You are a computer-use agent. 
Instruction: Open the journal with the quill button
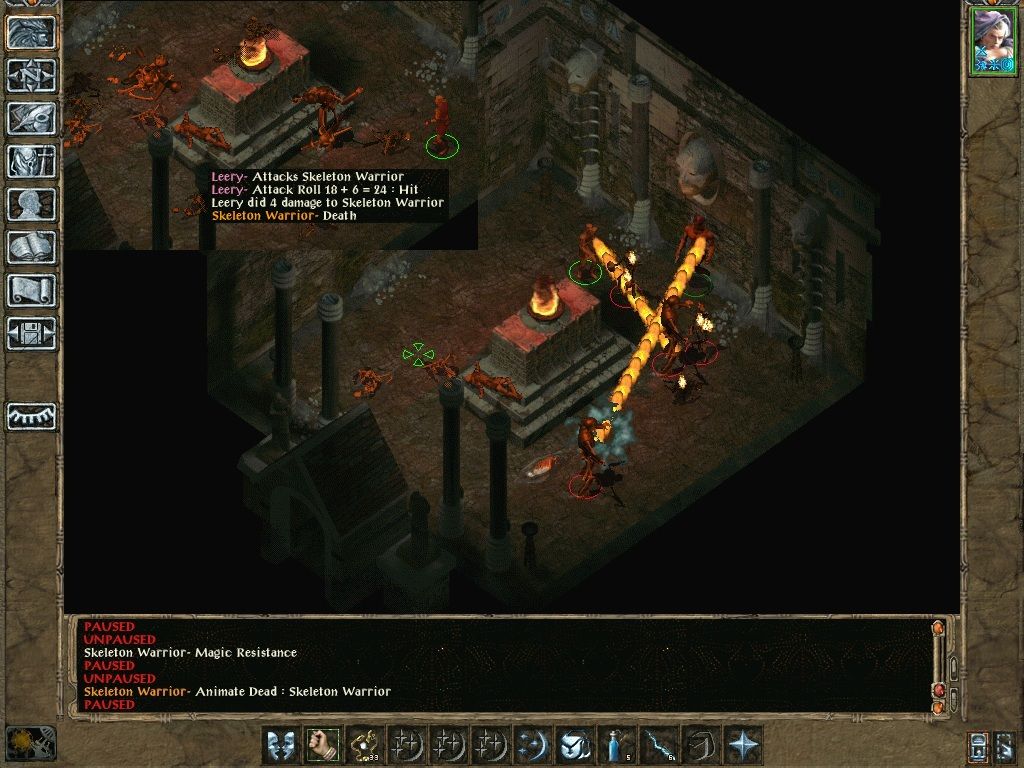point(31,118)
